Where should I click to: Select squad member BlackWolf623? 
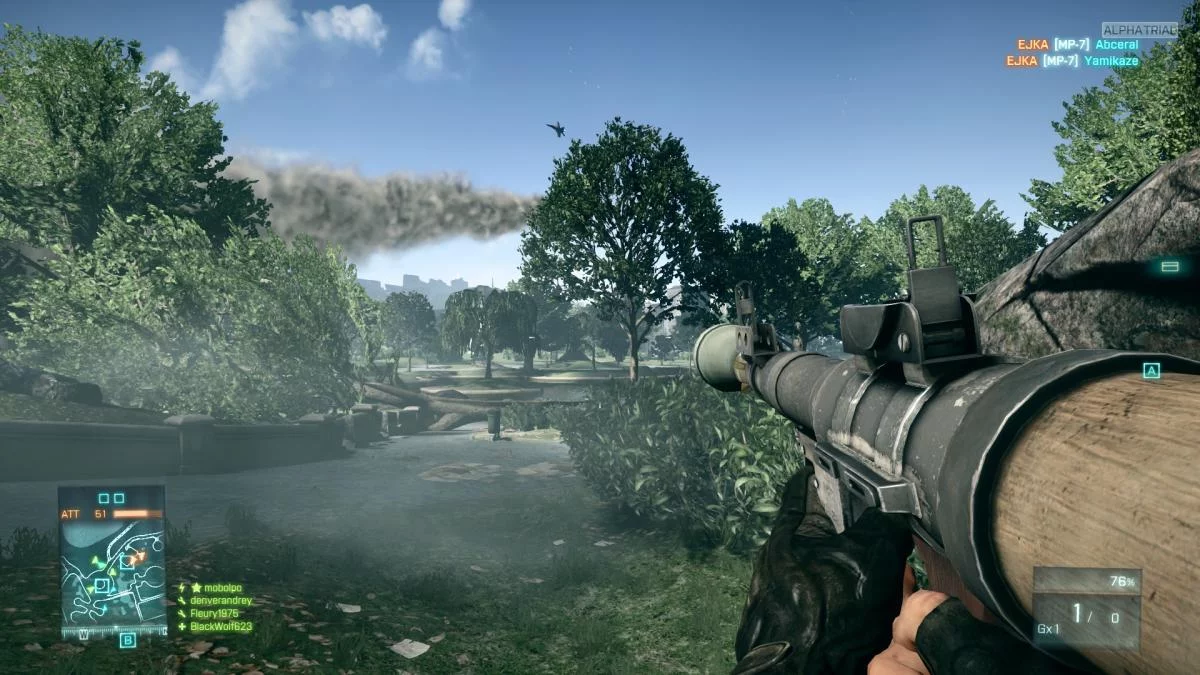click(x=220, y=627)
